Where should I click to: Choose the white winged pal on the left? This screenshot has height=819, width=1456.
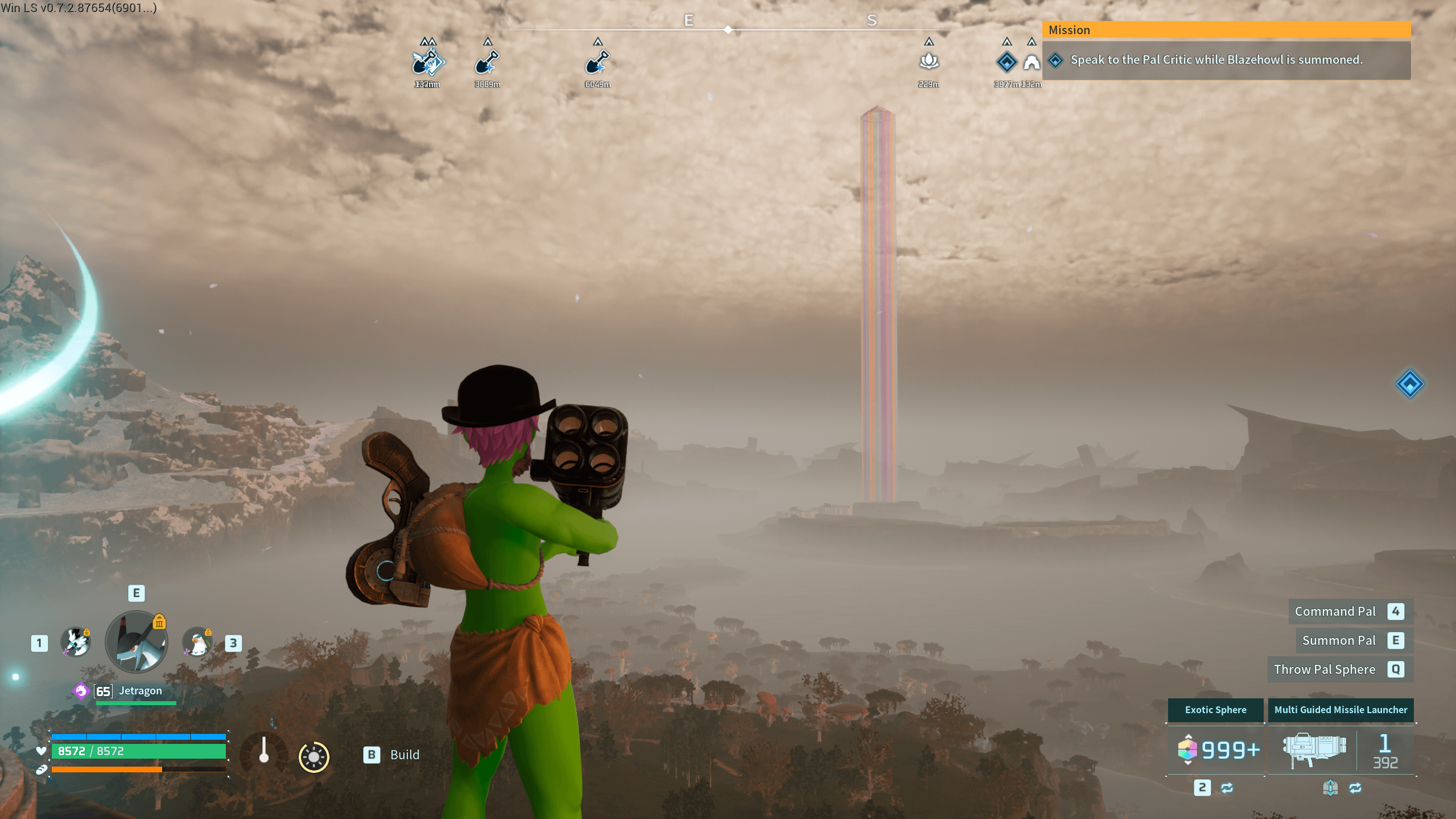[x=76, y=642]
